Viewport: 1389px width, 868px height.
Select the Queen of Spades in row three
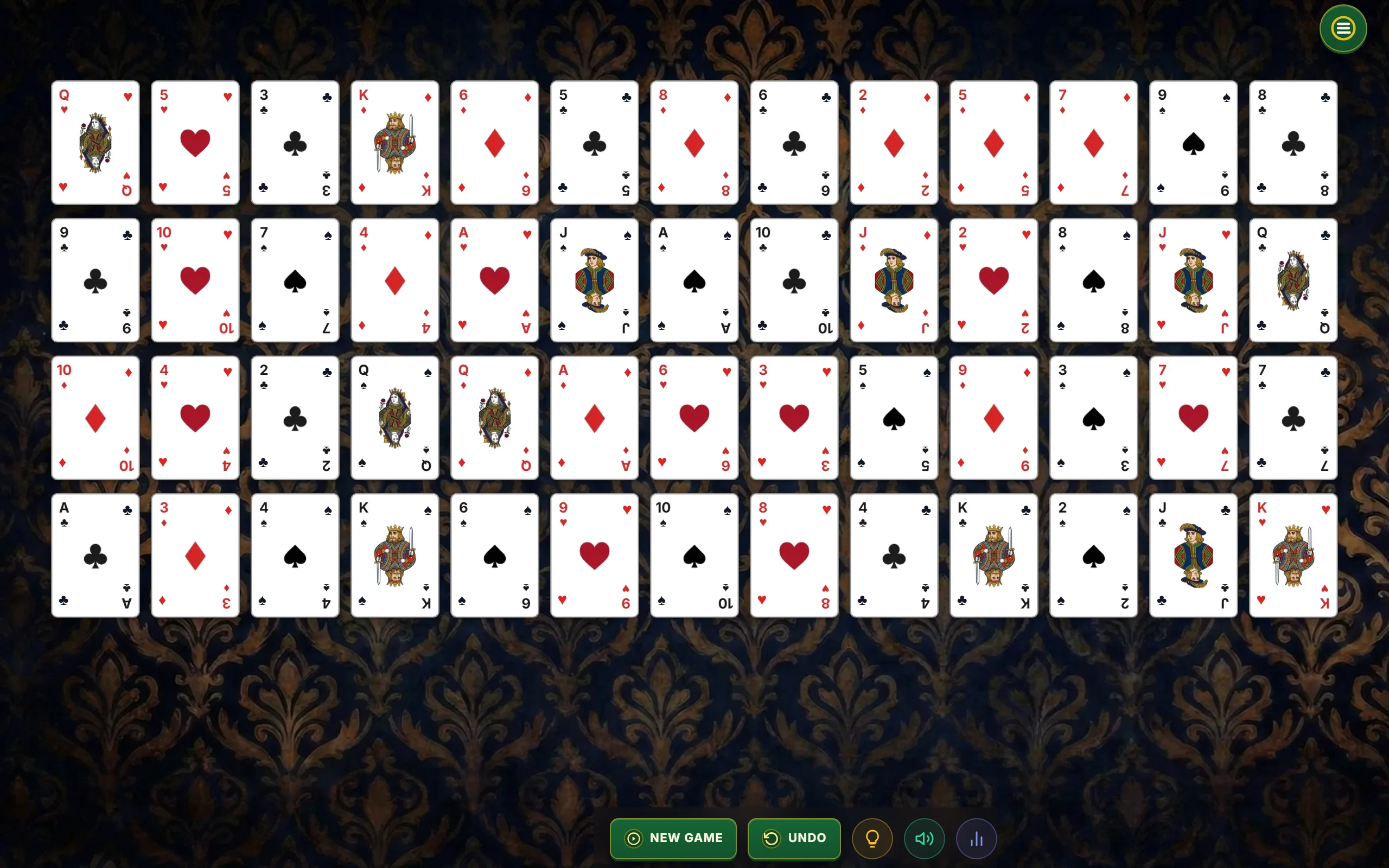(394, 418)
